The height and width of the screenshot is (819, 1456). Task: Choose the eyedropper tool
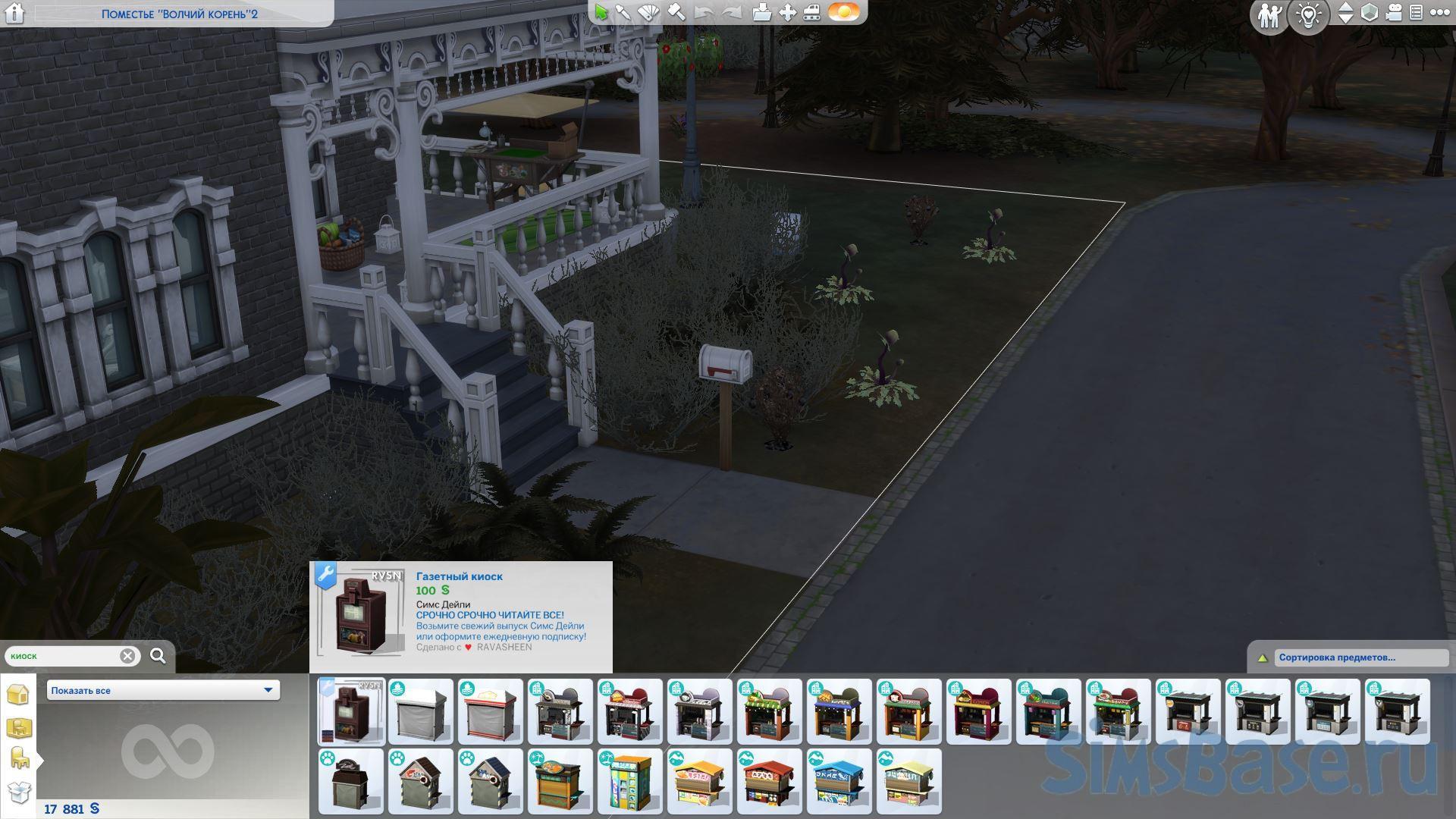[x=623, y=13]
